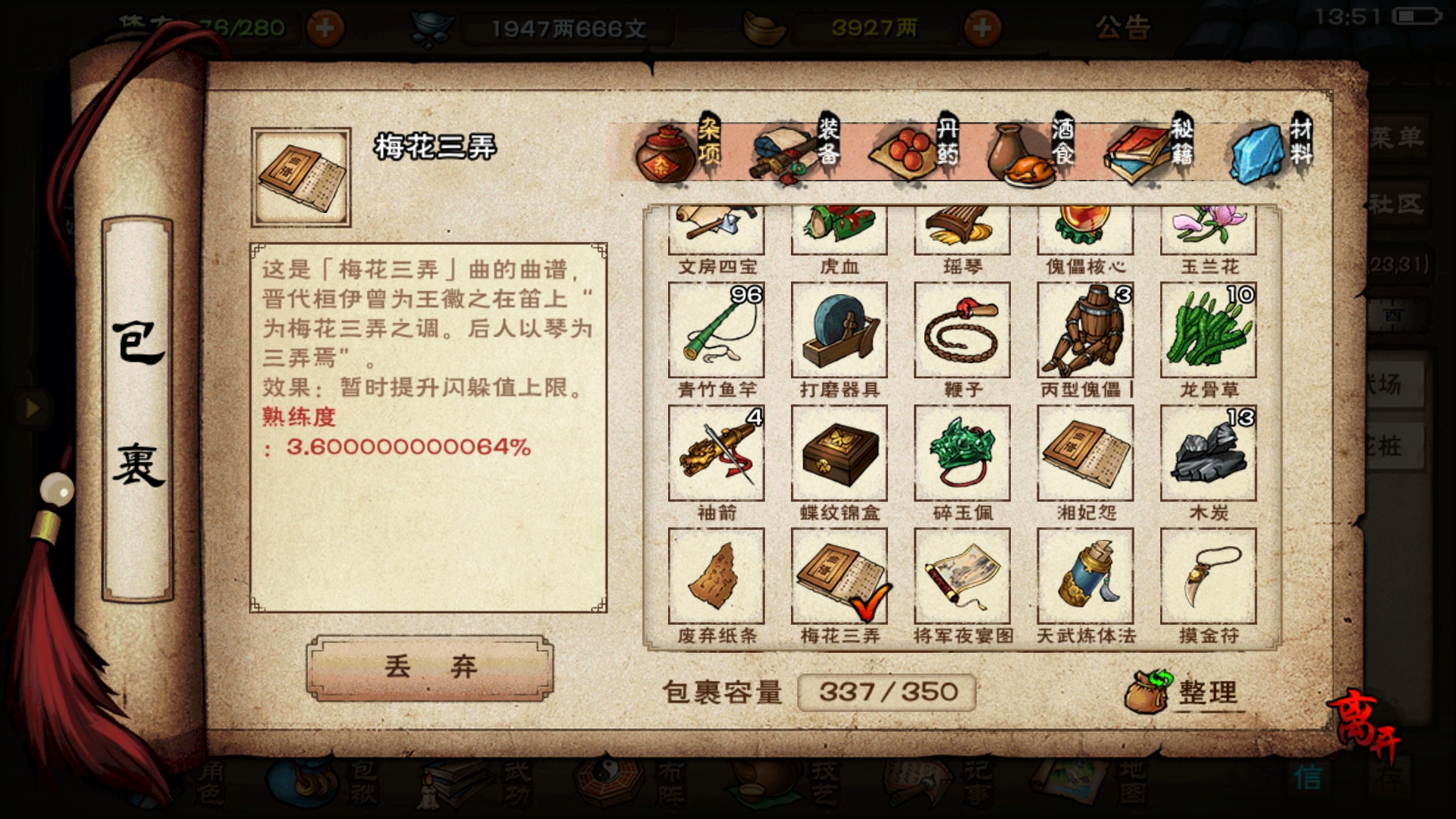Discard the item with the 丢弃 button
Screen dimensions: 1456x819
[x=430, y=667]
